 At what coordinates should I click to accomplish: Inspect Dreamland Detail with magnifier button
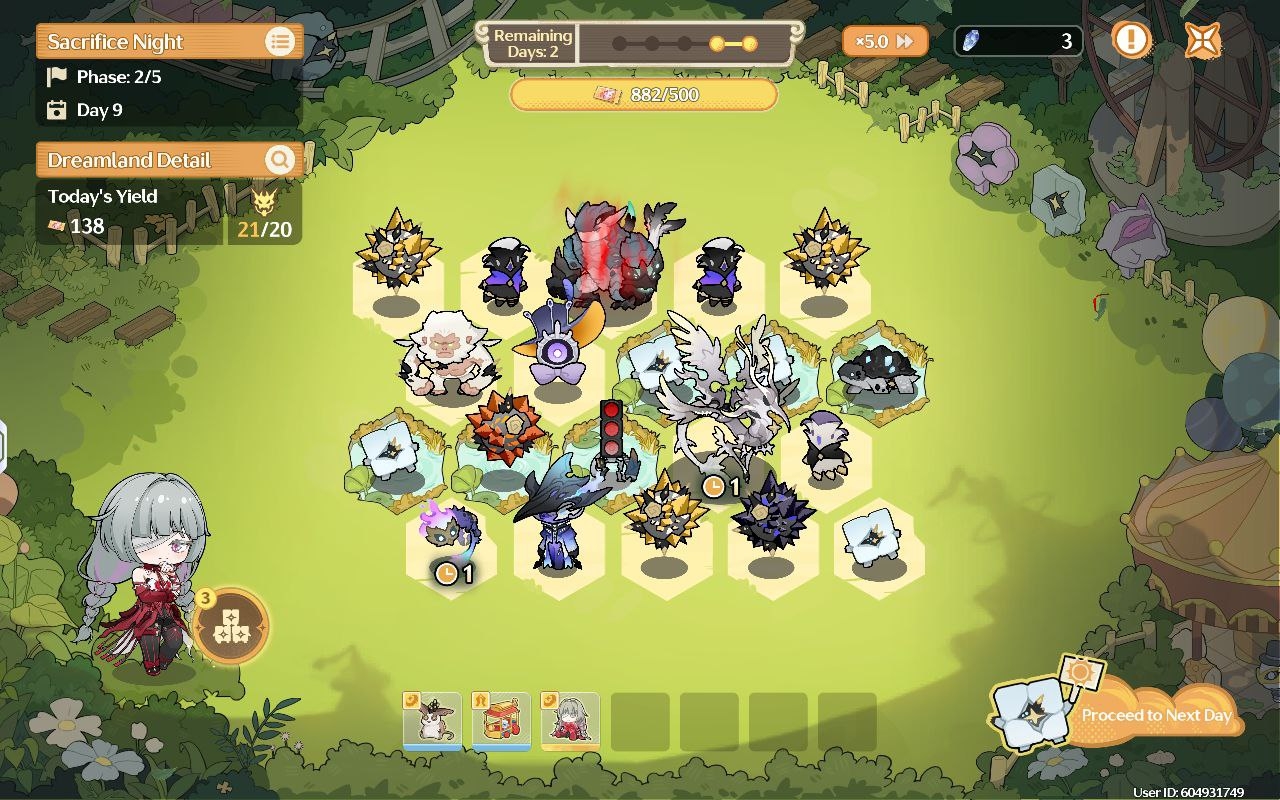[280, 160]
